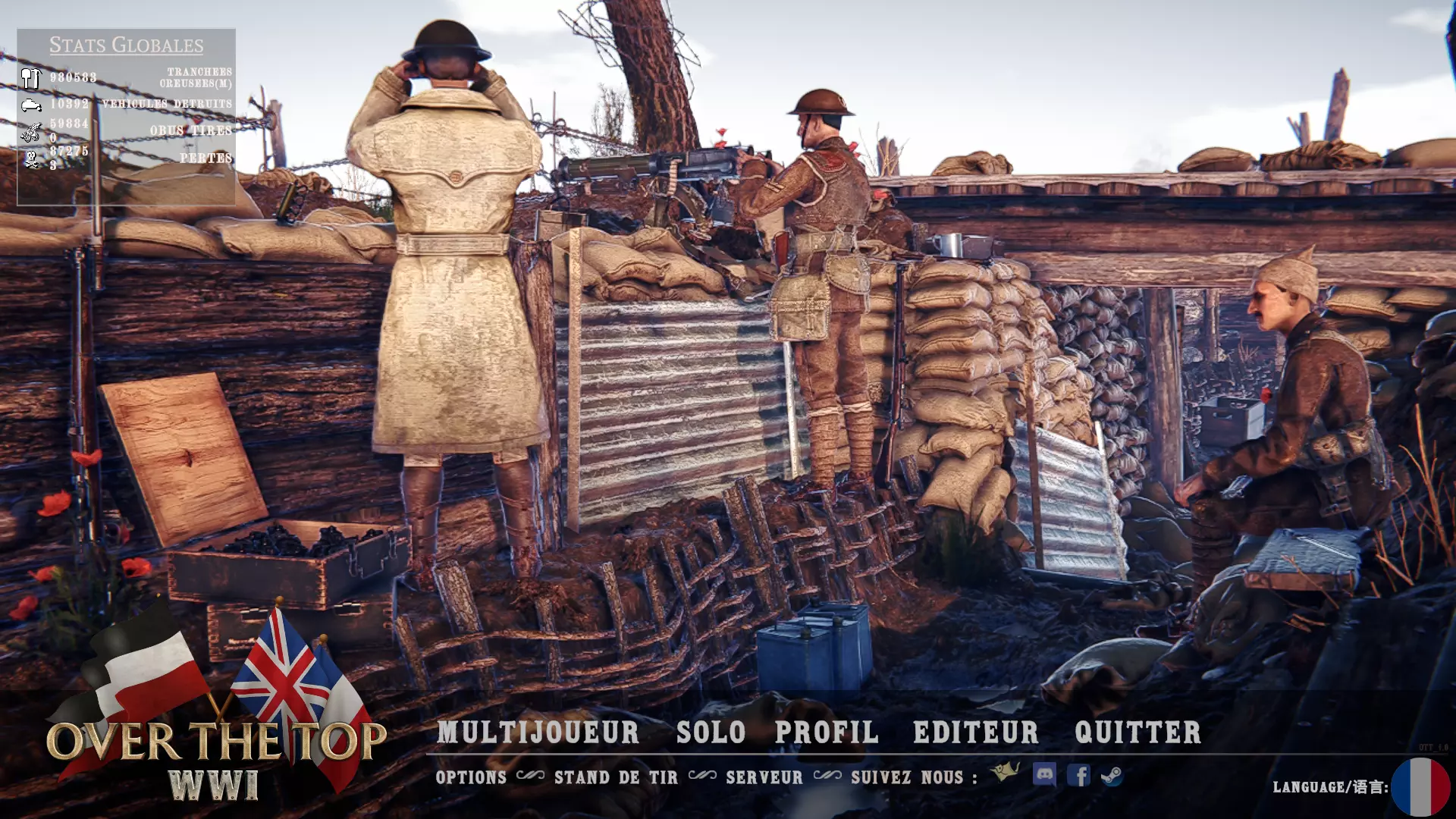
Task: Start a Solo game
Action: coord(711,733)
